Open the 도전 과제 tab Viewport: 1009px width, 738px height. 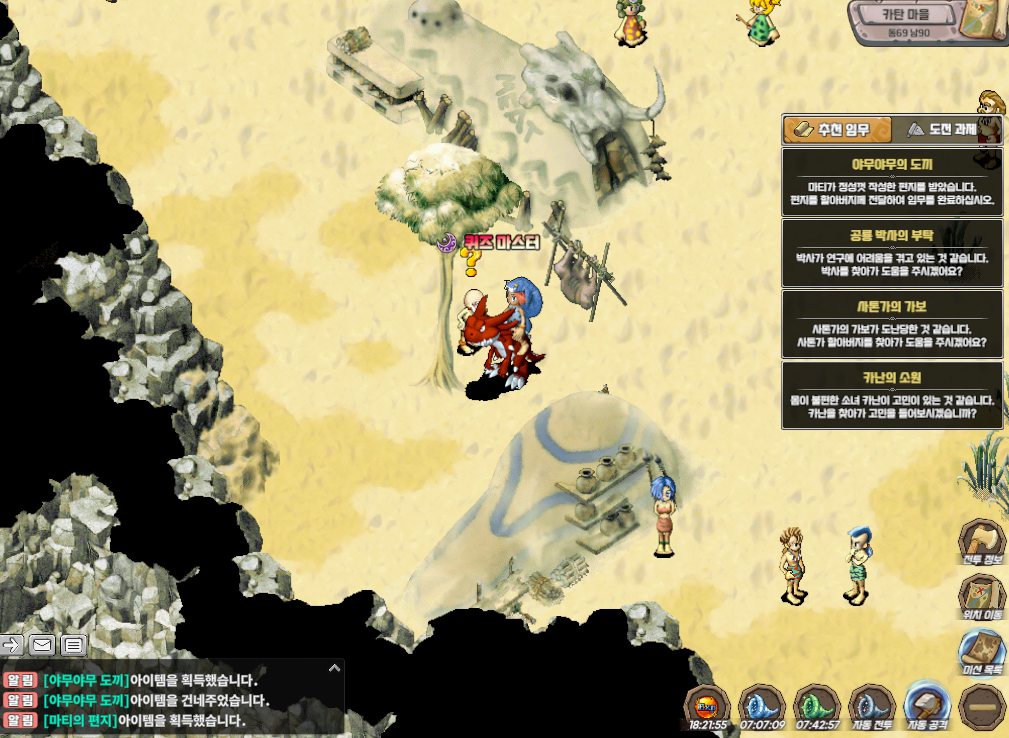[x=945, y=130]
